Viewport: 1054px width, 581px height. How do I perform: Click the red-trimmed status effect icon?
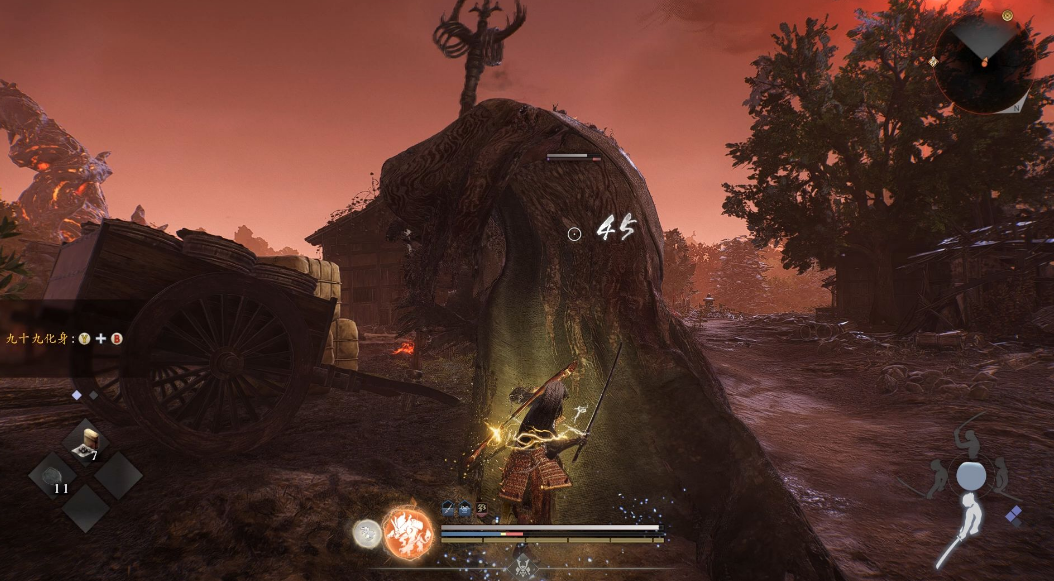point(482,509)
